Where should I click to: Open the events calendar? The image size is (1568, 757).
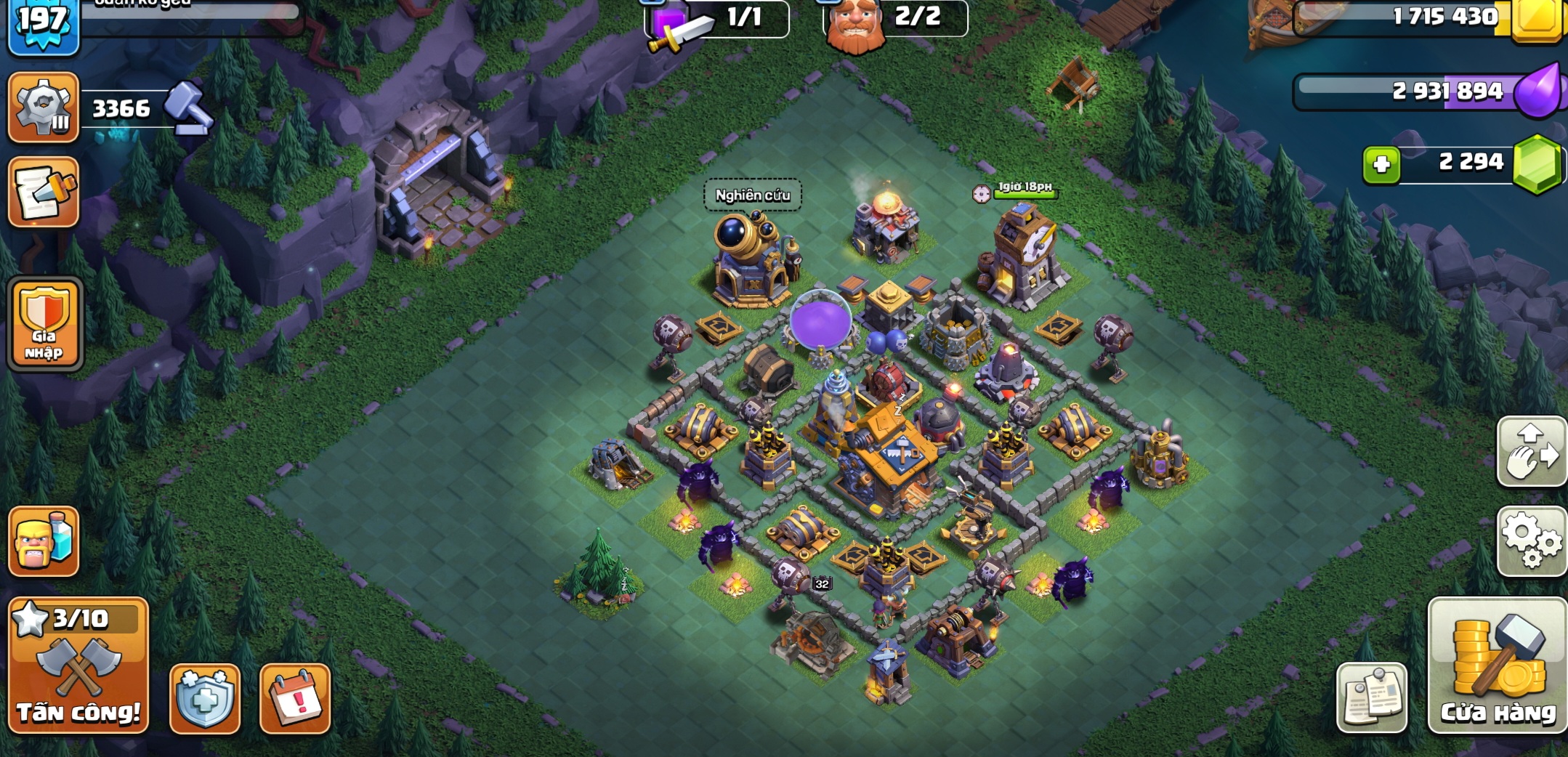pos(295,698)
